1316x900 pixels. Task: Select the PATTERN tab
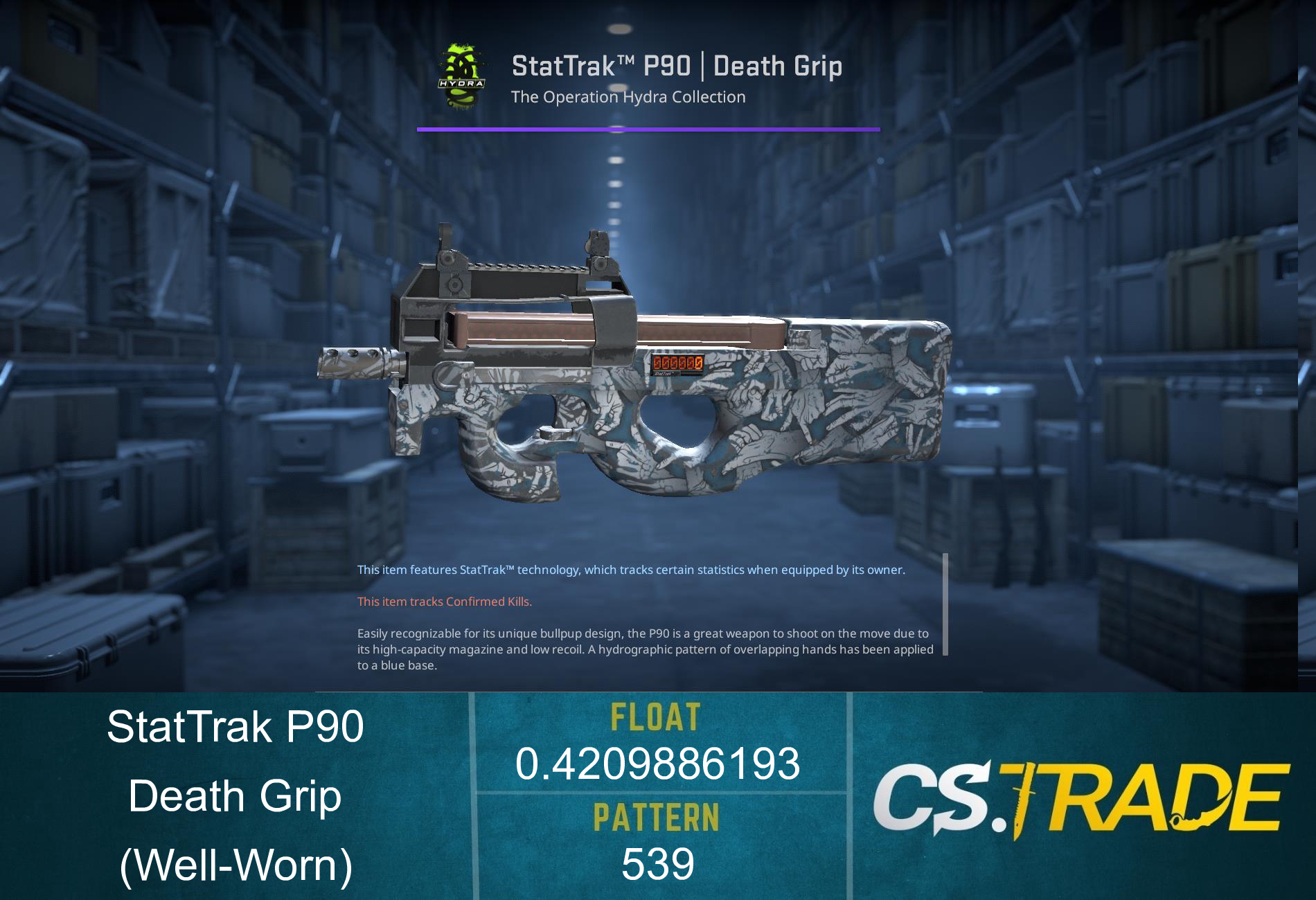coord(657,821)
